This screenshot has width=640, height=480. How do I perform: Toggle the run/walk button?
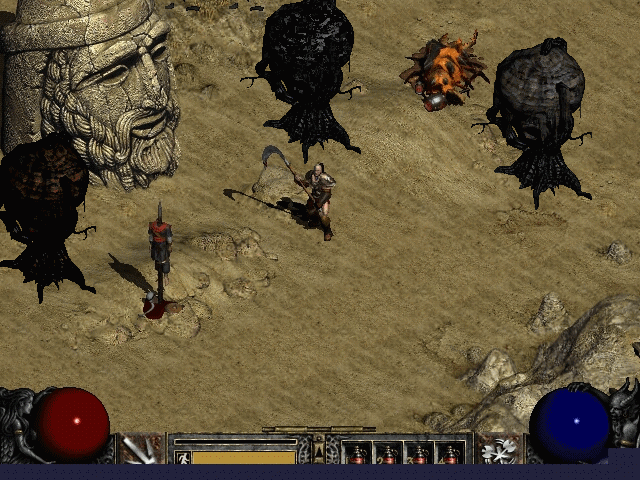[183, 457]
